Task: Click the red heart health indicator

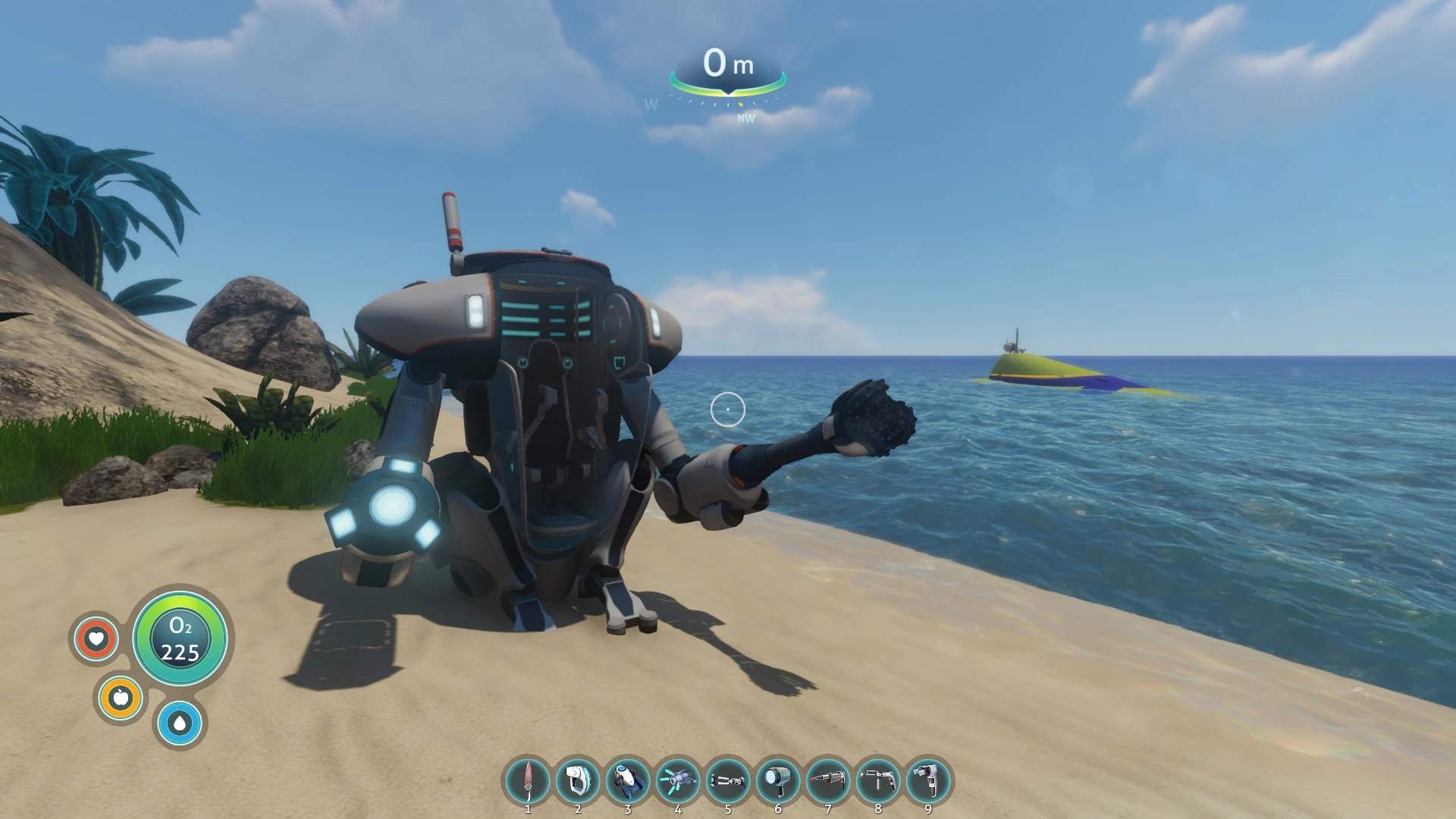Action: click(96, 639)
